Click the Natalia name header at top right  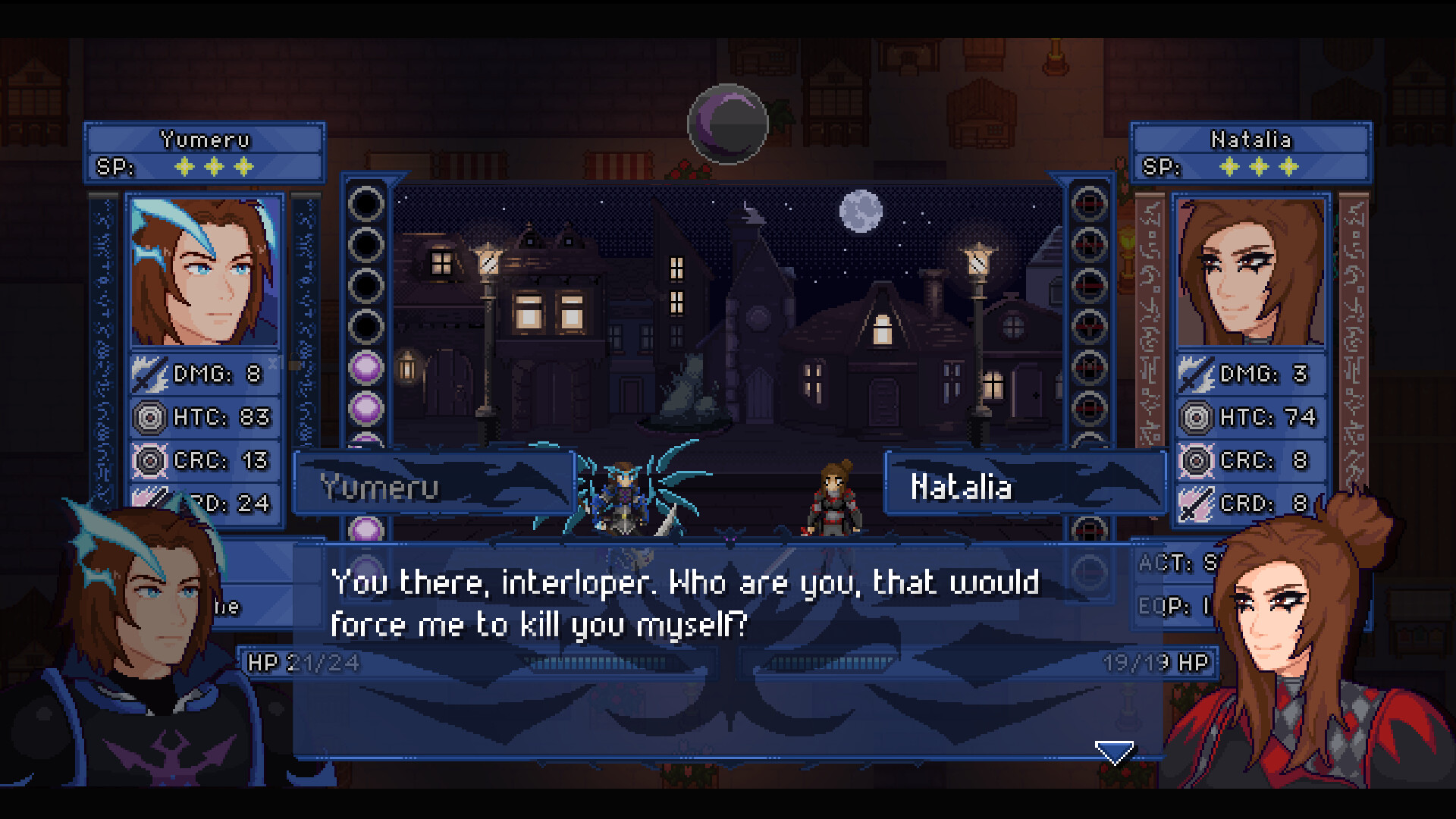coord(1250,139)
